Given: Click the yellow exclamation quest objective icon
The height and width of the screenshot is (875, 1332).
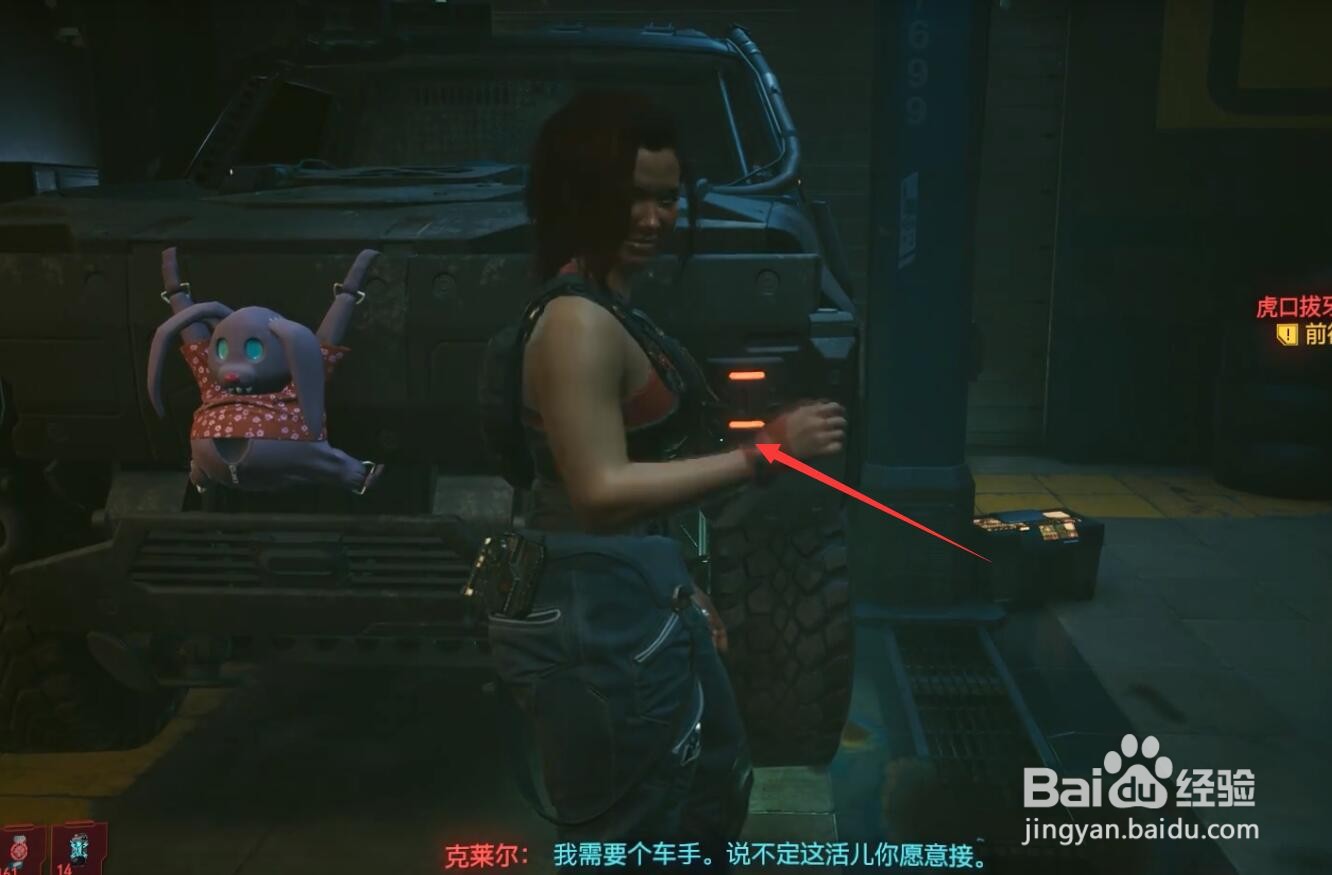Looking at the screenshot, I should [x=1288, y=335].
